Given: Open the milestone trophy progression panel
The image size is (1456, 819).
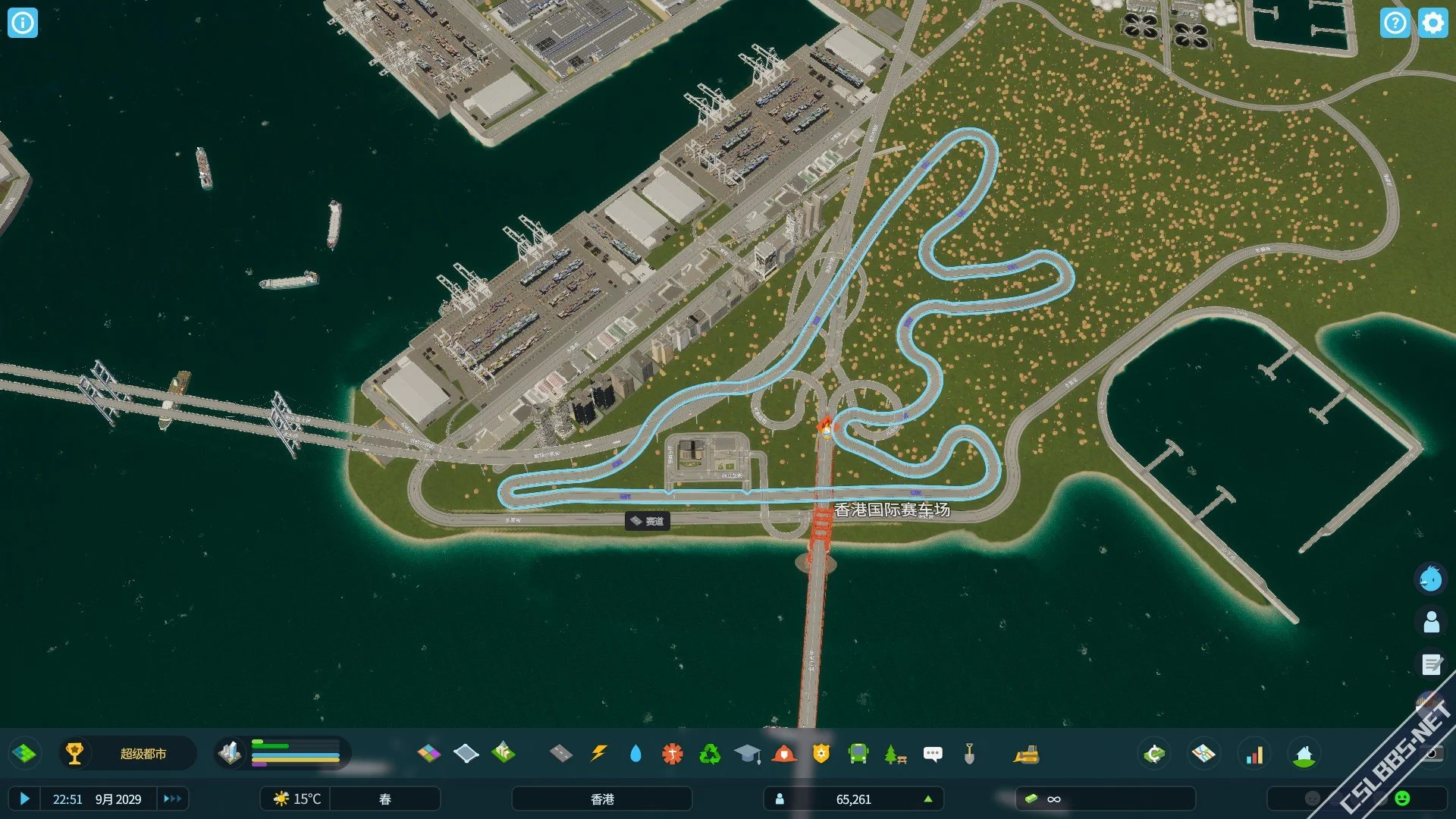Looking at the screenshot, I should 74,753.
